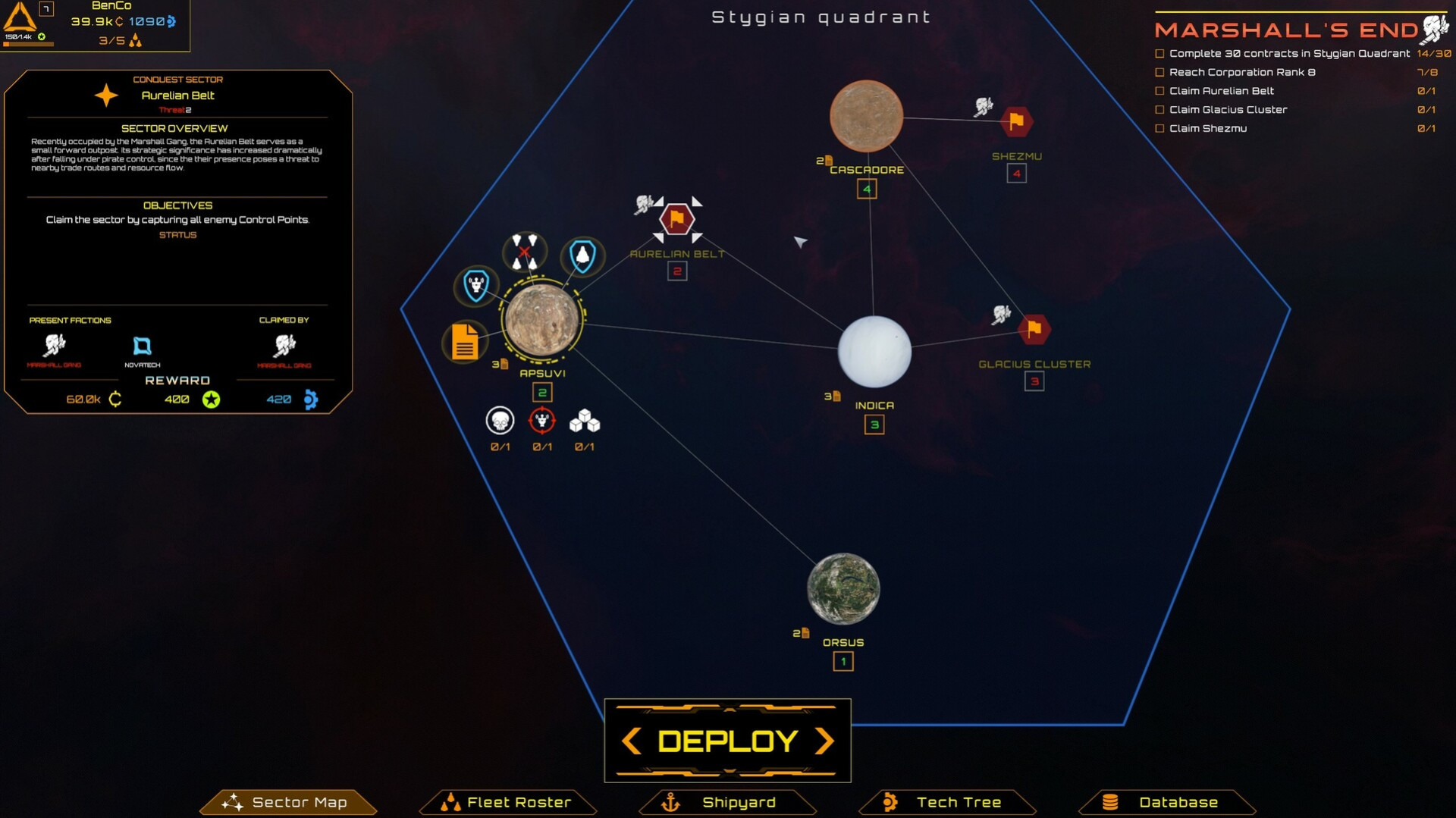Viewport: 1456px width, 818px height.
Task: Select the Shezmu sector flag
Action: point(1016,121)
